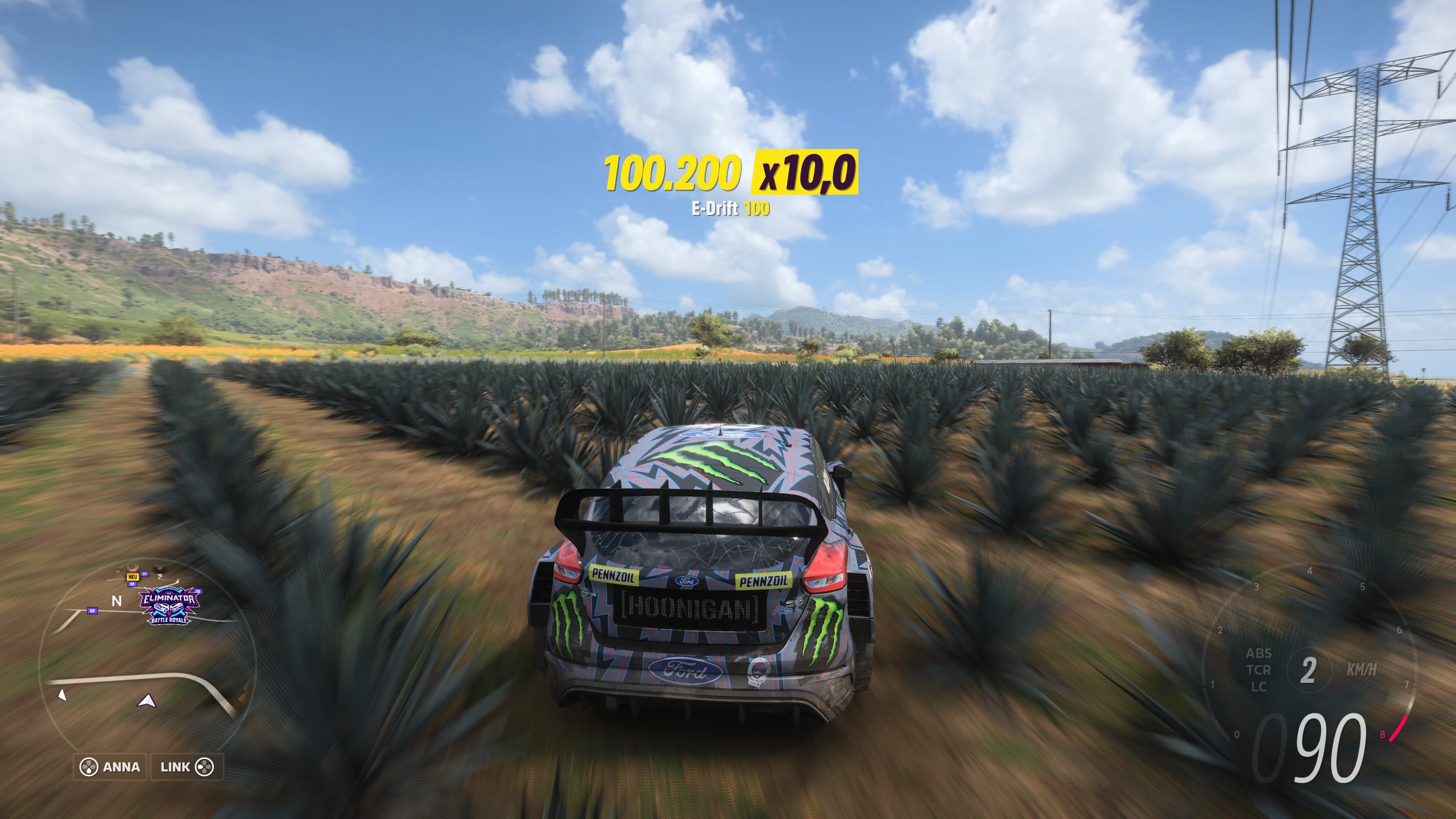
Task: Click the XP marker above the NEU badge
Action: click(145, 574)
